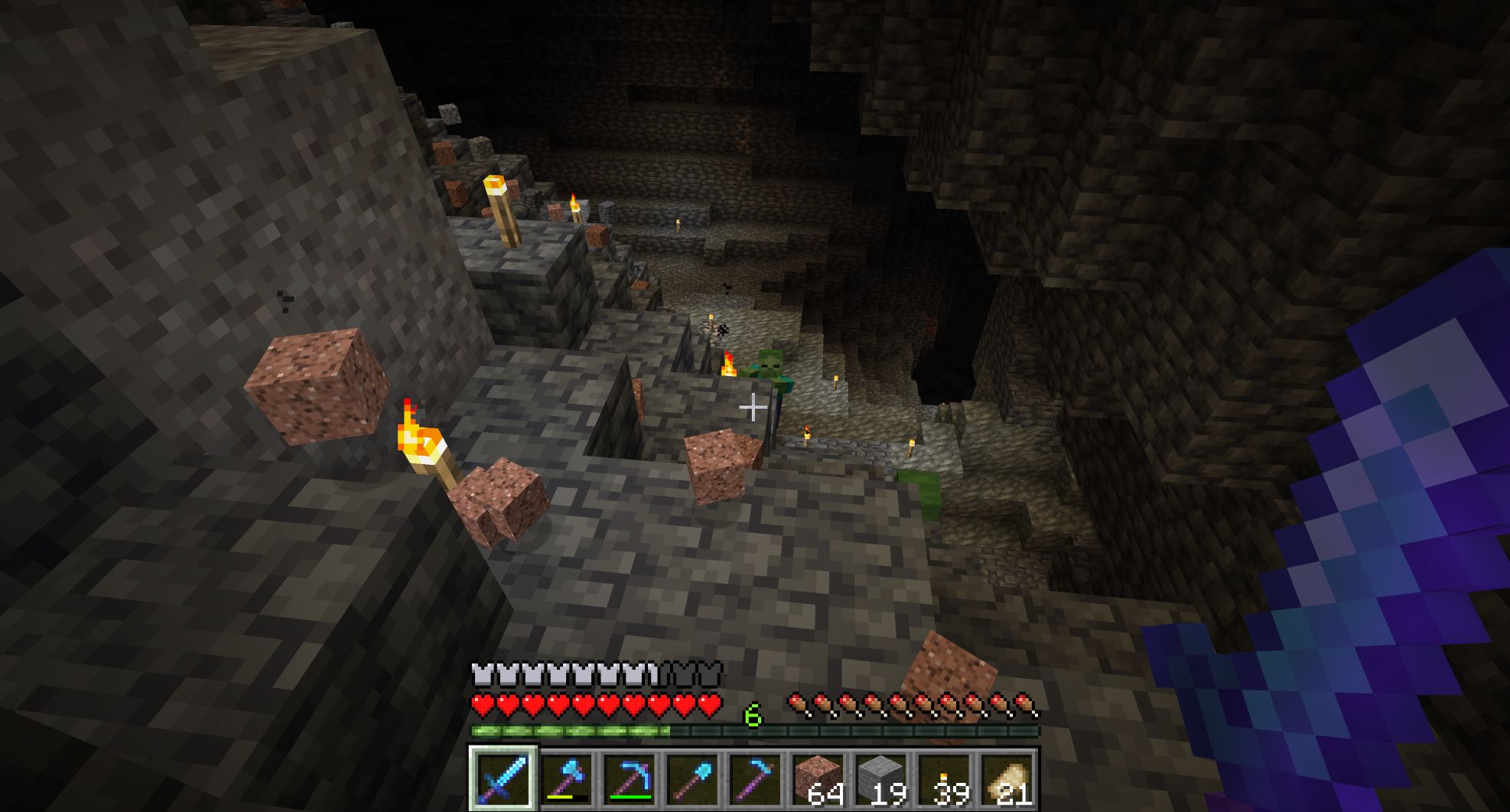Image resolution: width=1510 pixels, height=812 pixels.
Task: Select the granite block stack of 64
Action: (818, 778)
